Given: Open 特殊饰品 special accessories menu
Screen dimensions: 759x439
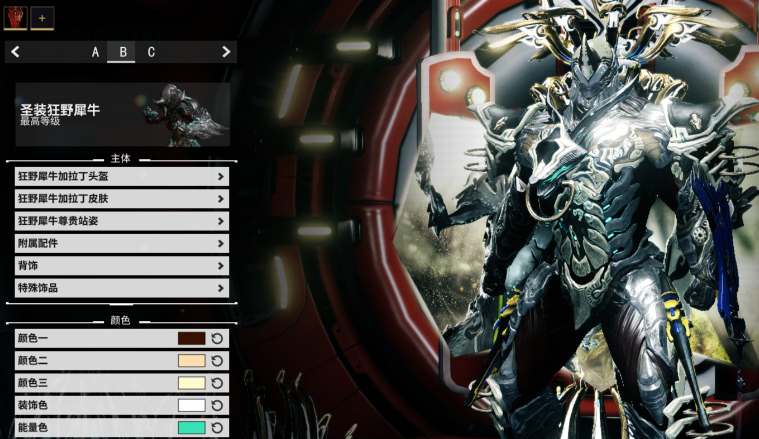Looking at the screenshot, I should pyautogui.click(x=122, y=287).
